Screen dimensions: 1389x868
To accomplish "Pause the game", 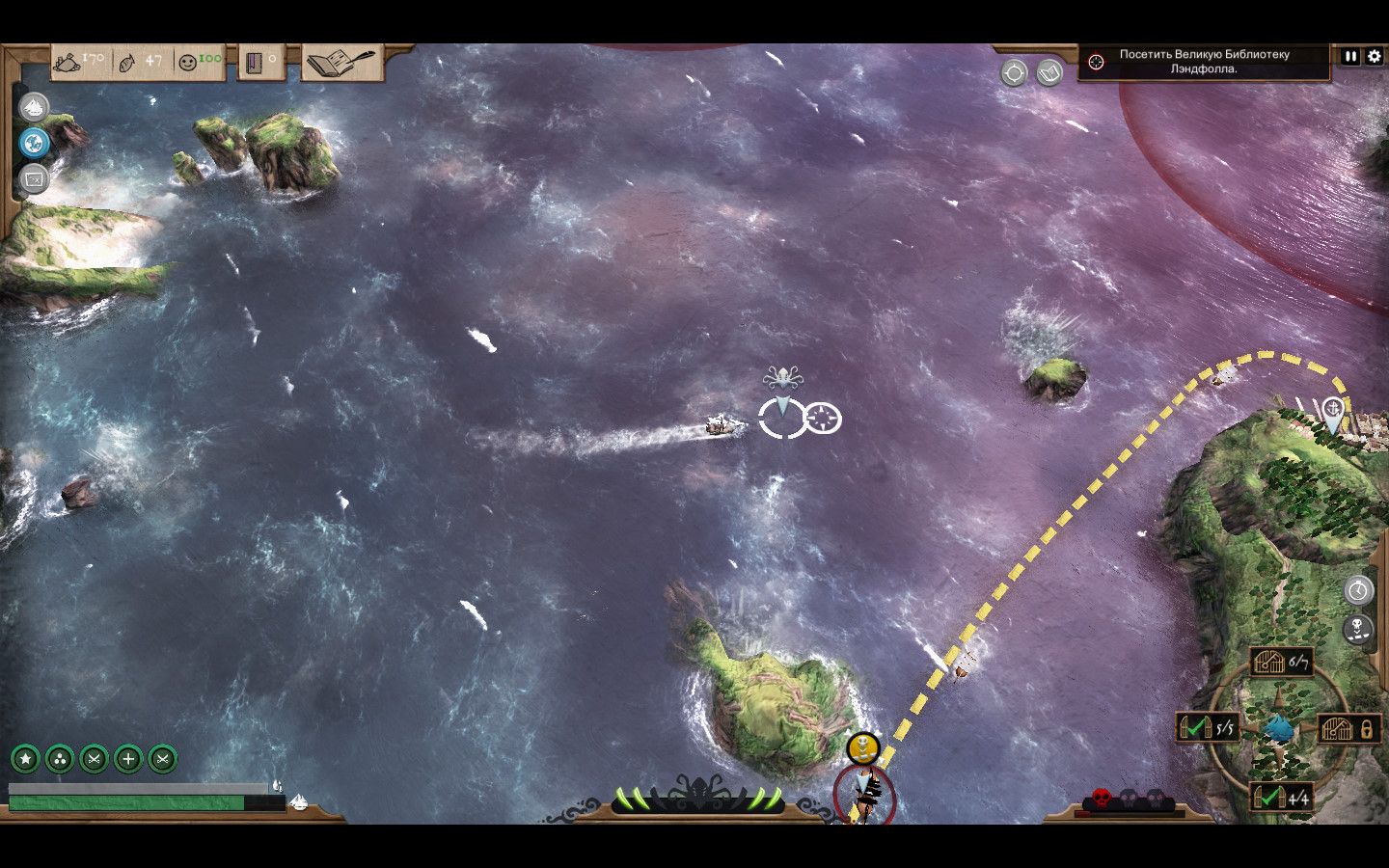I will (1350, 56).
